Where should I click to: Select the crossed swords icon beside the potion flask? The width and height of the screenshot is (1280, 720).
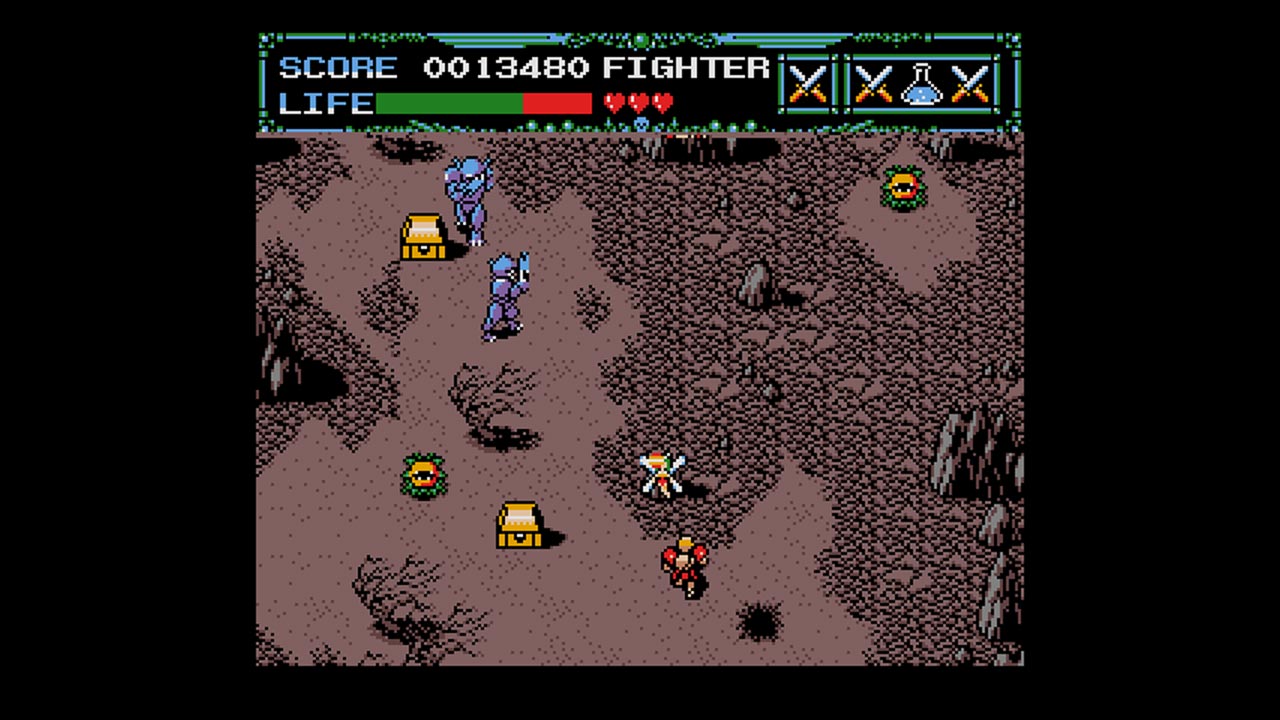coord(874,85)
